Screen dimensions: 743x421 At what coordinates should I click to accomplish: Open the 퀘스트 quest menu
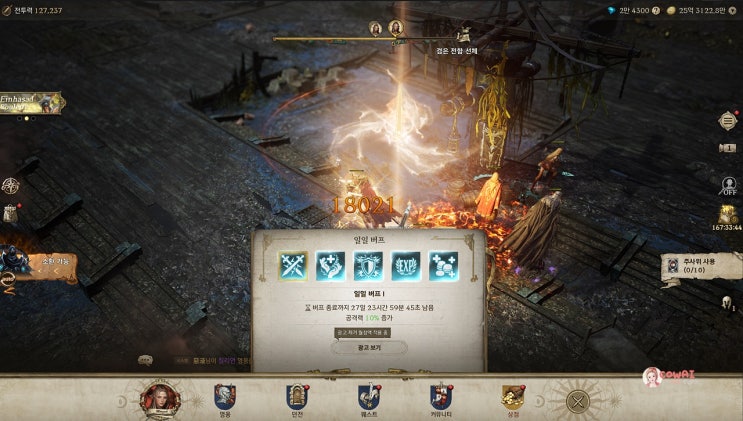pos(368,398)
